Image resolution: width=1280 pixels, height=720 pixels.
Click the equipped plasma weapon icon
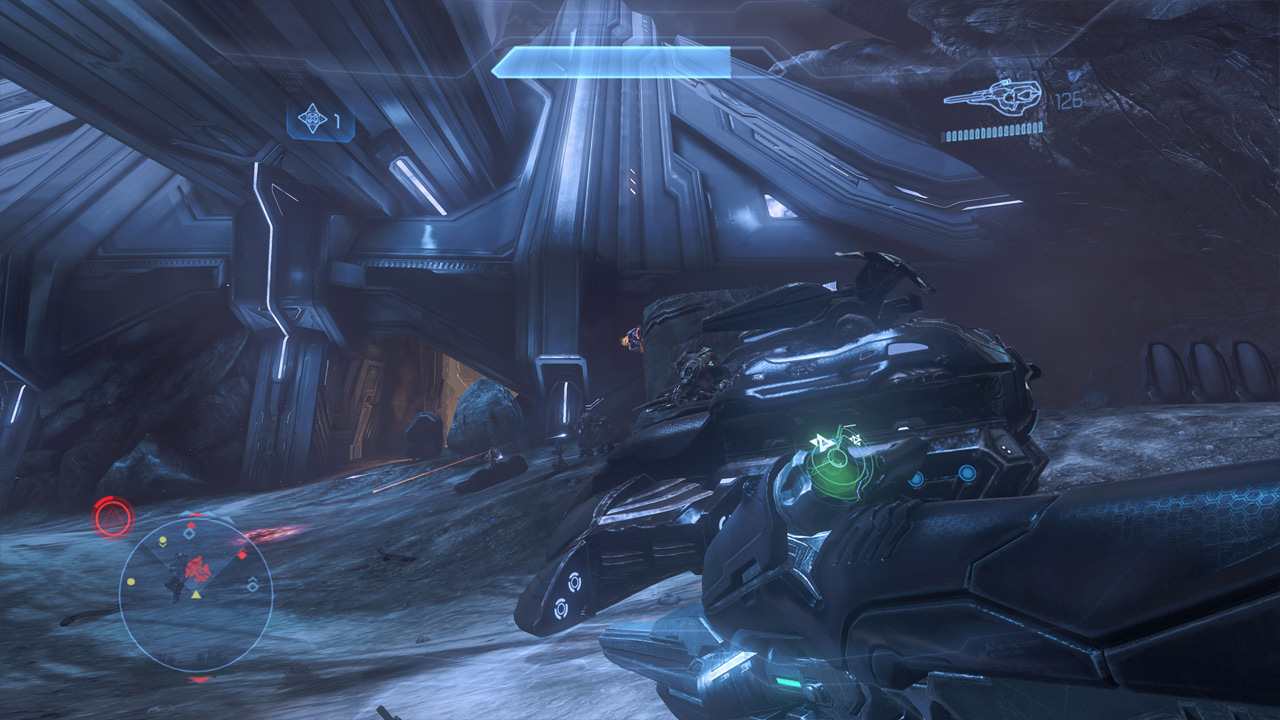point(994,96)
